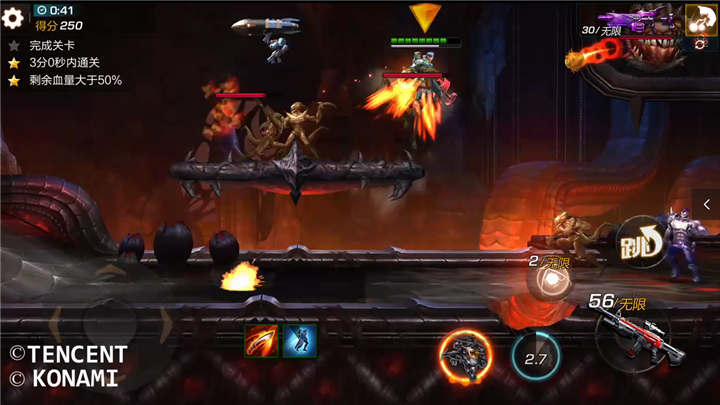Open the gear settings menu
720x405 pixels.
(12, 18)
